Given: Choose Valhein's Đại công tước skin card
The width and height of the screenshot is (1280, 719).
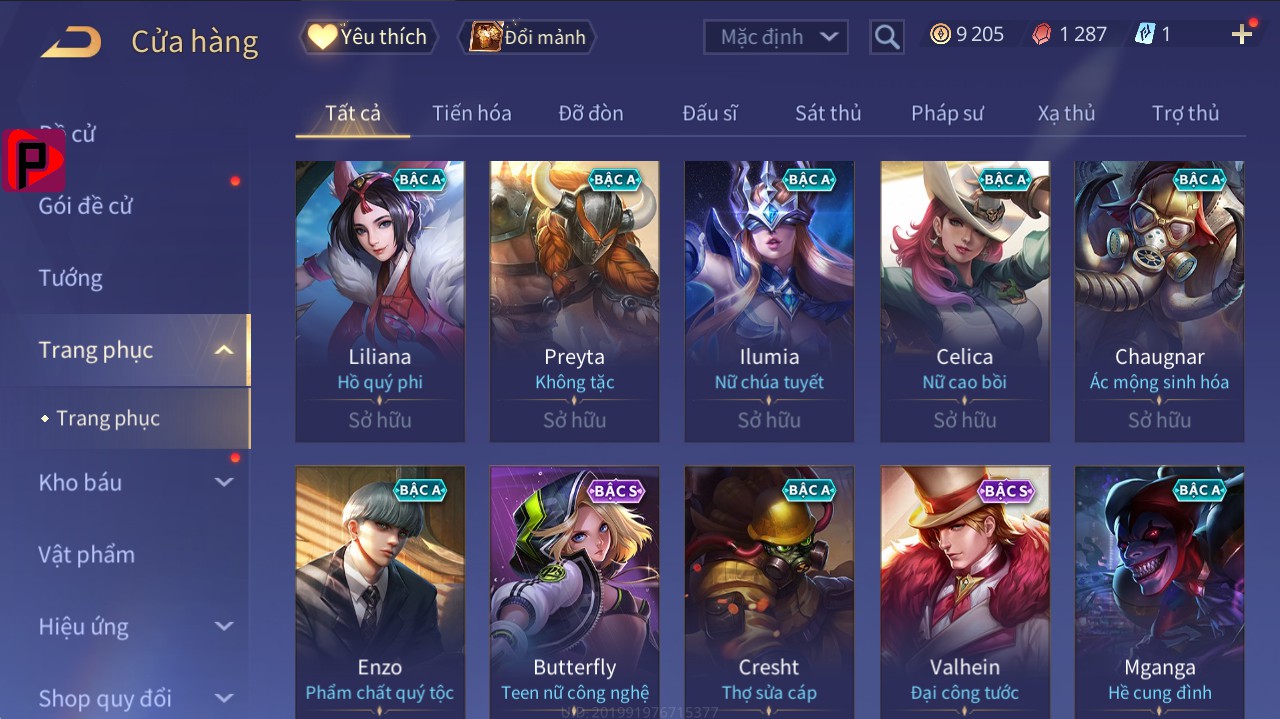Looking at the screenshot, I should click(x=964, y=592).
